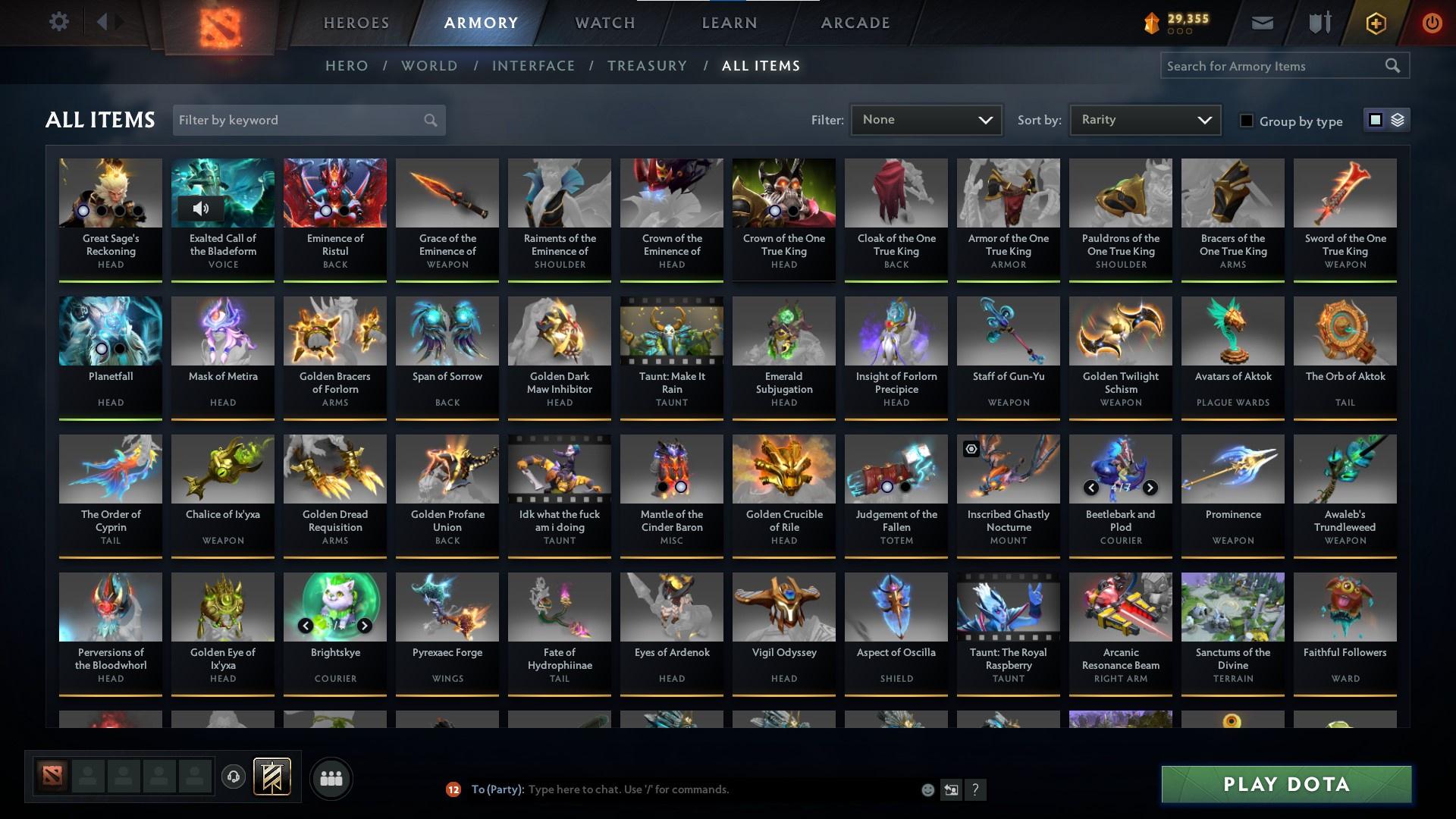Click the next arrow on Brightskye courier
This screenshot has height=819, width=1456.
coord(364,626)
